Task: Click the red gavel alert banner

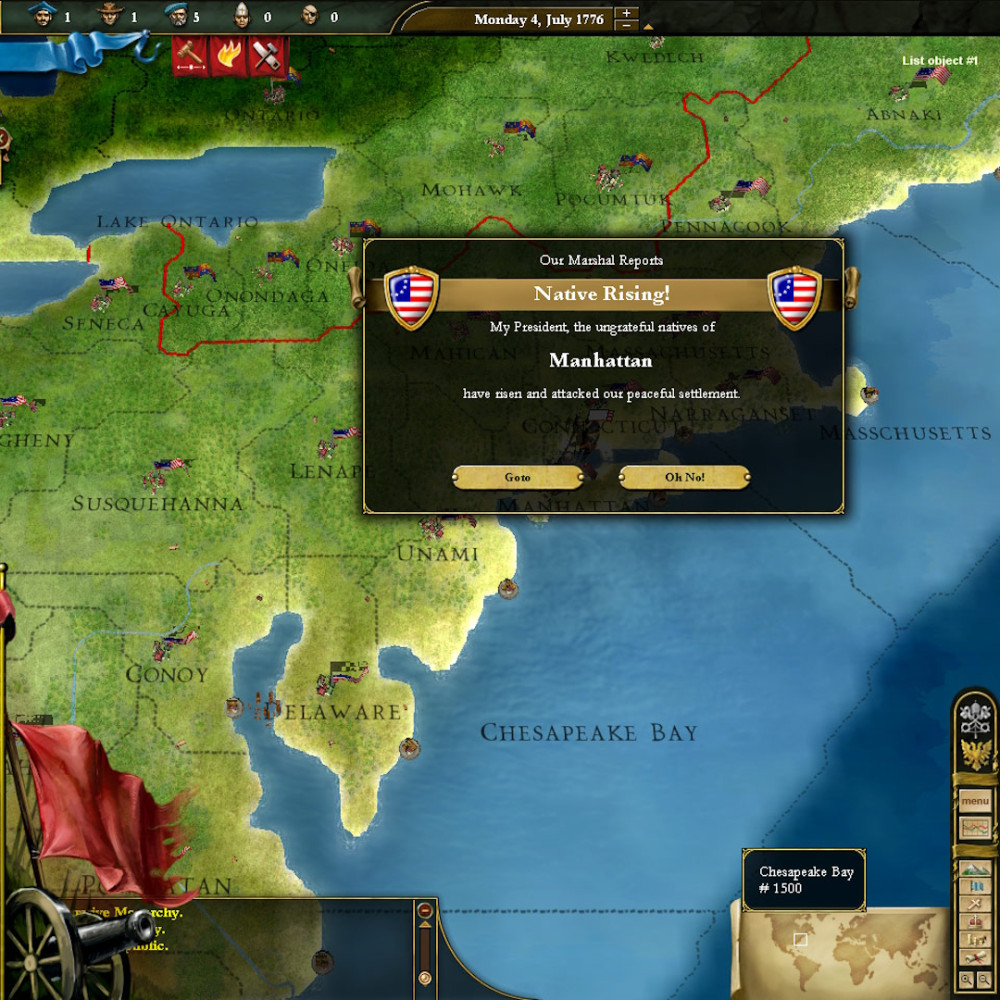Action: pyautogui.click(x=189, y=55)
